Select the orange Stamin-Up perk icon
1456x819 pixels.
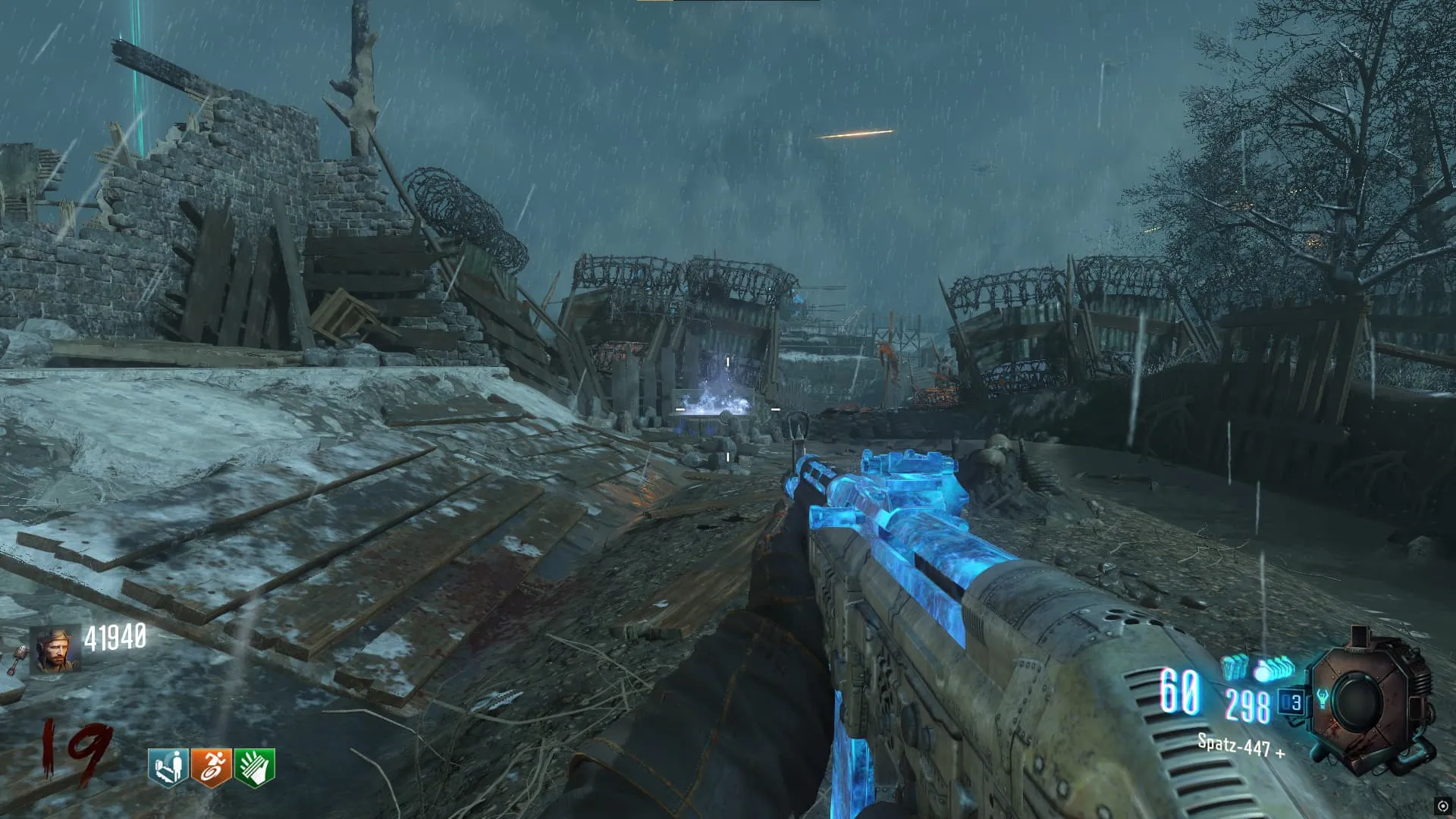pyautogui.click(x=211, y=767)
